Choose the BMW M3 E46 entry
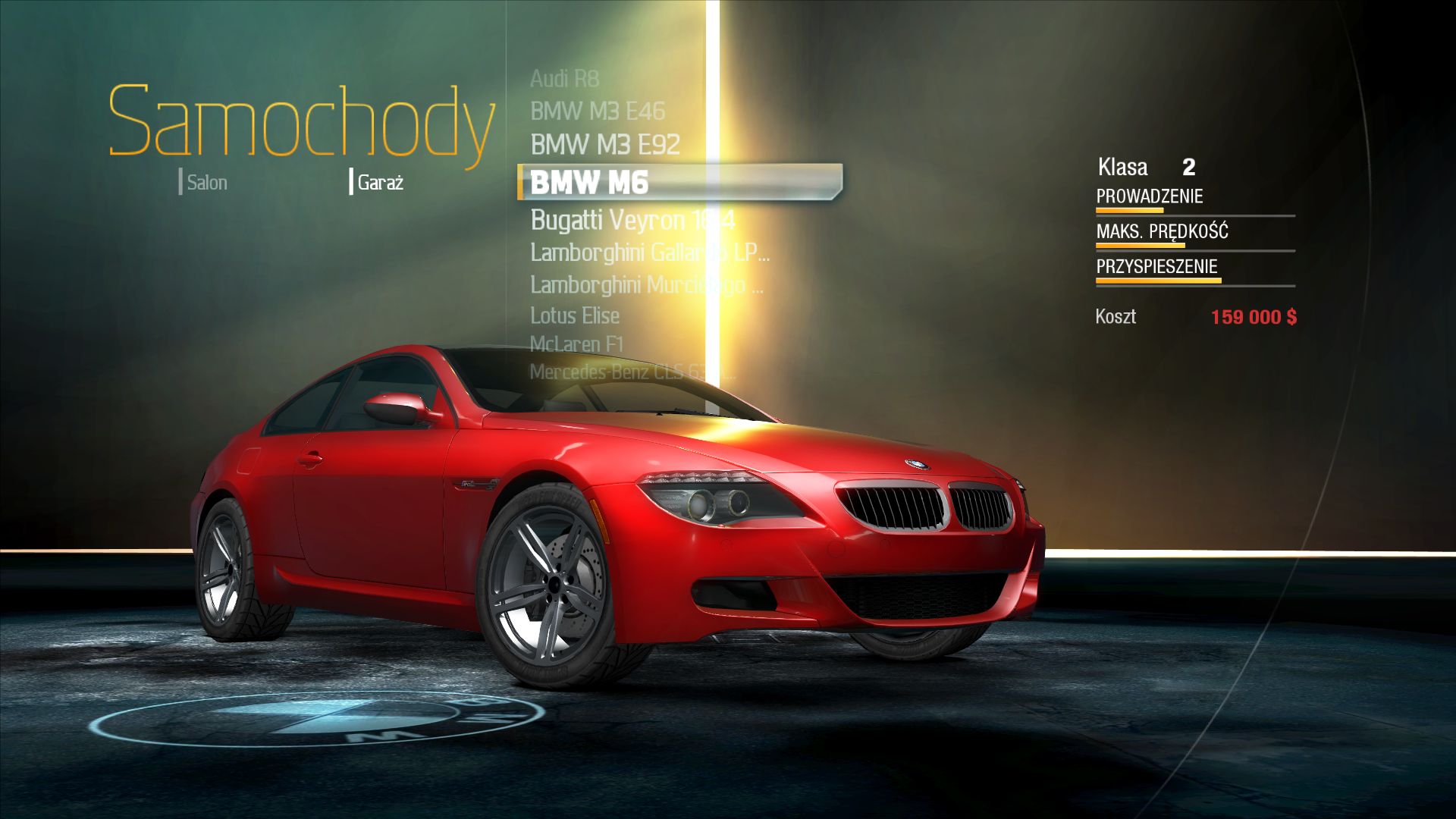 pos(597,111)
